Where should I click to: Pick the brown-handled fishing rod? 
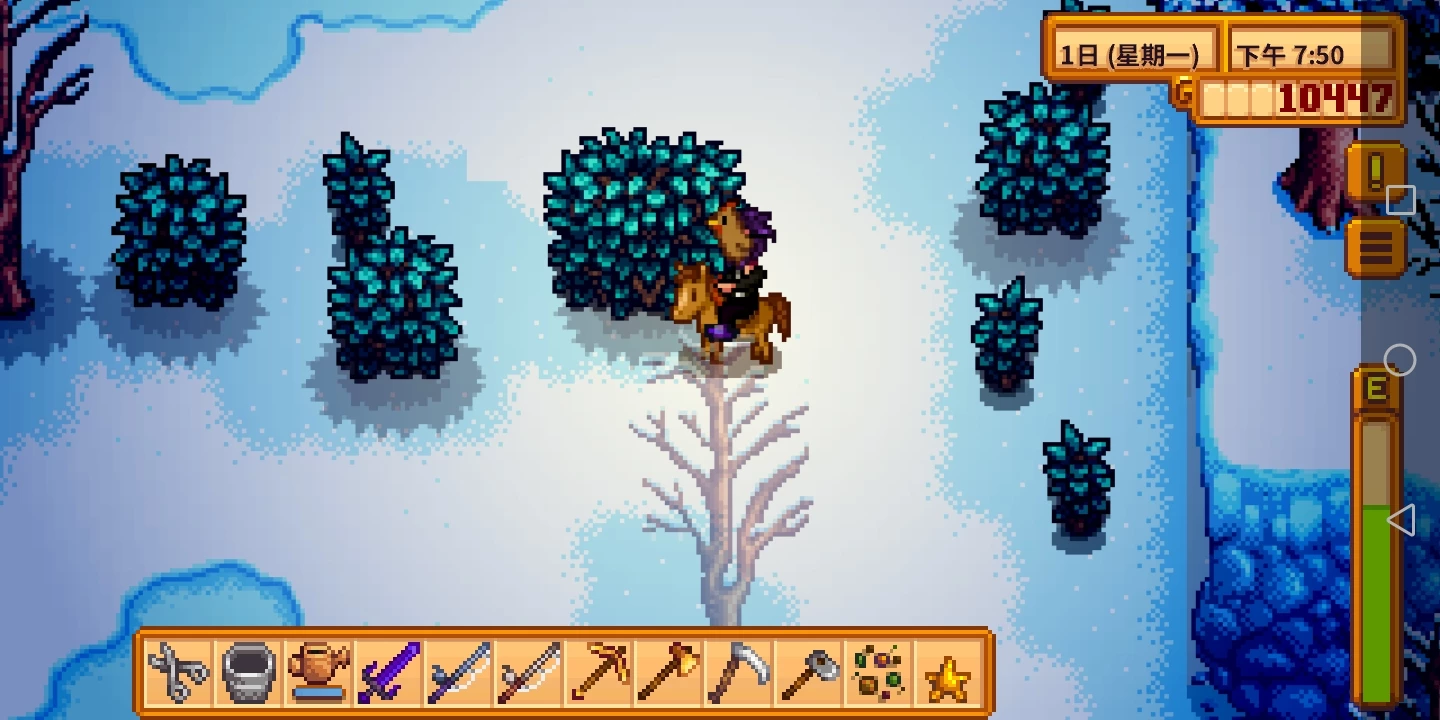(x=529, y=672)
